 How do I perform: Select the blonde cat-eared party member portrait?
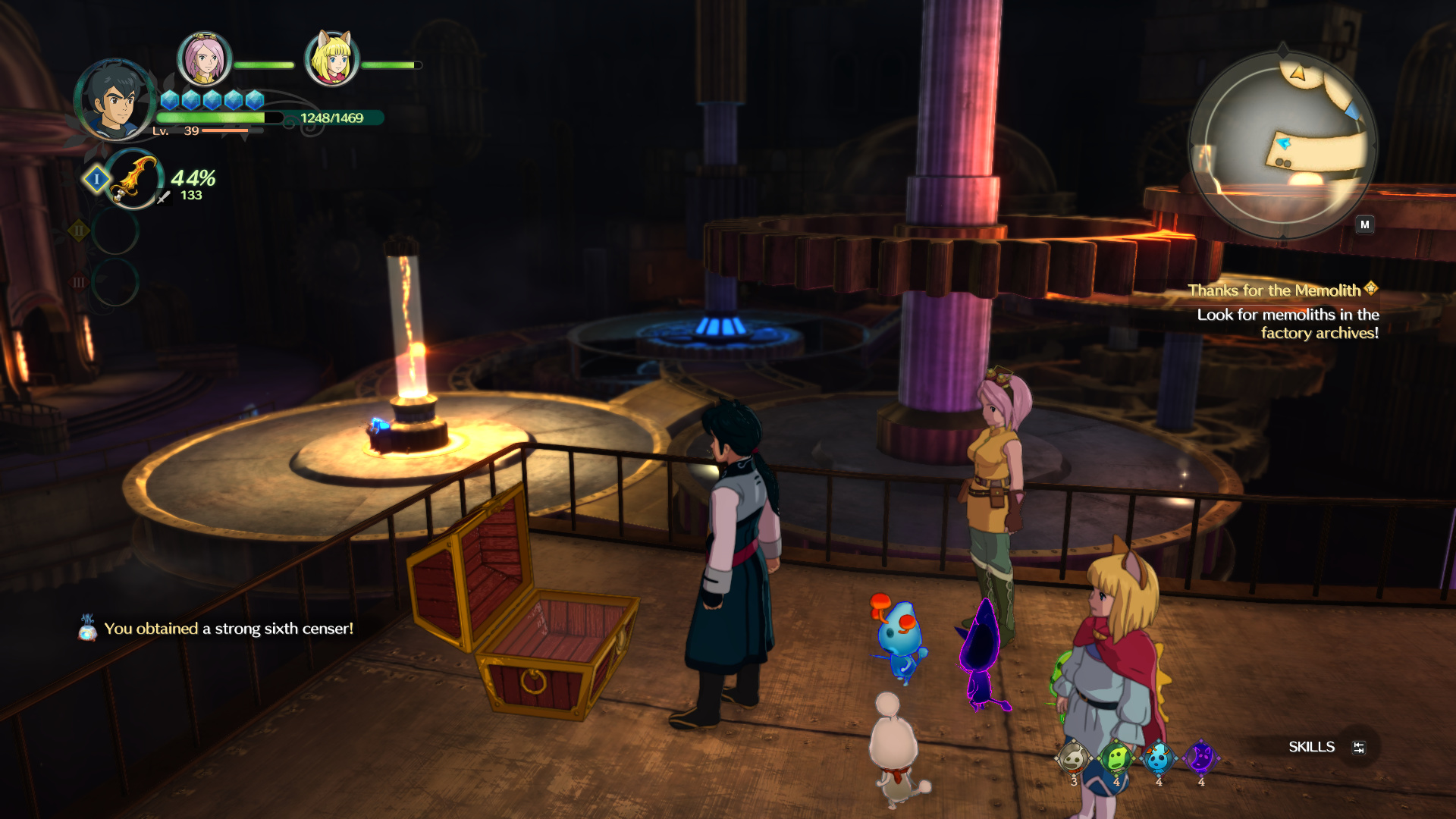pos(331,59)
